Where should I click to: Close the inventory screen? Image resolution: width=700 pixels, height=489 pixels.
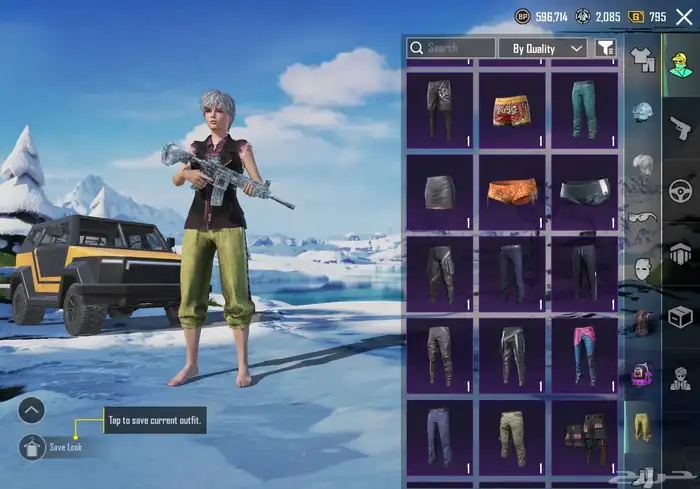pos(684,17)
